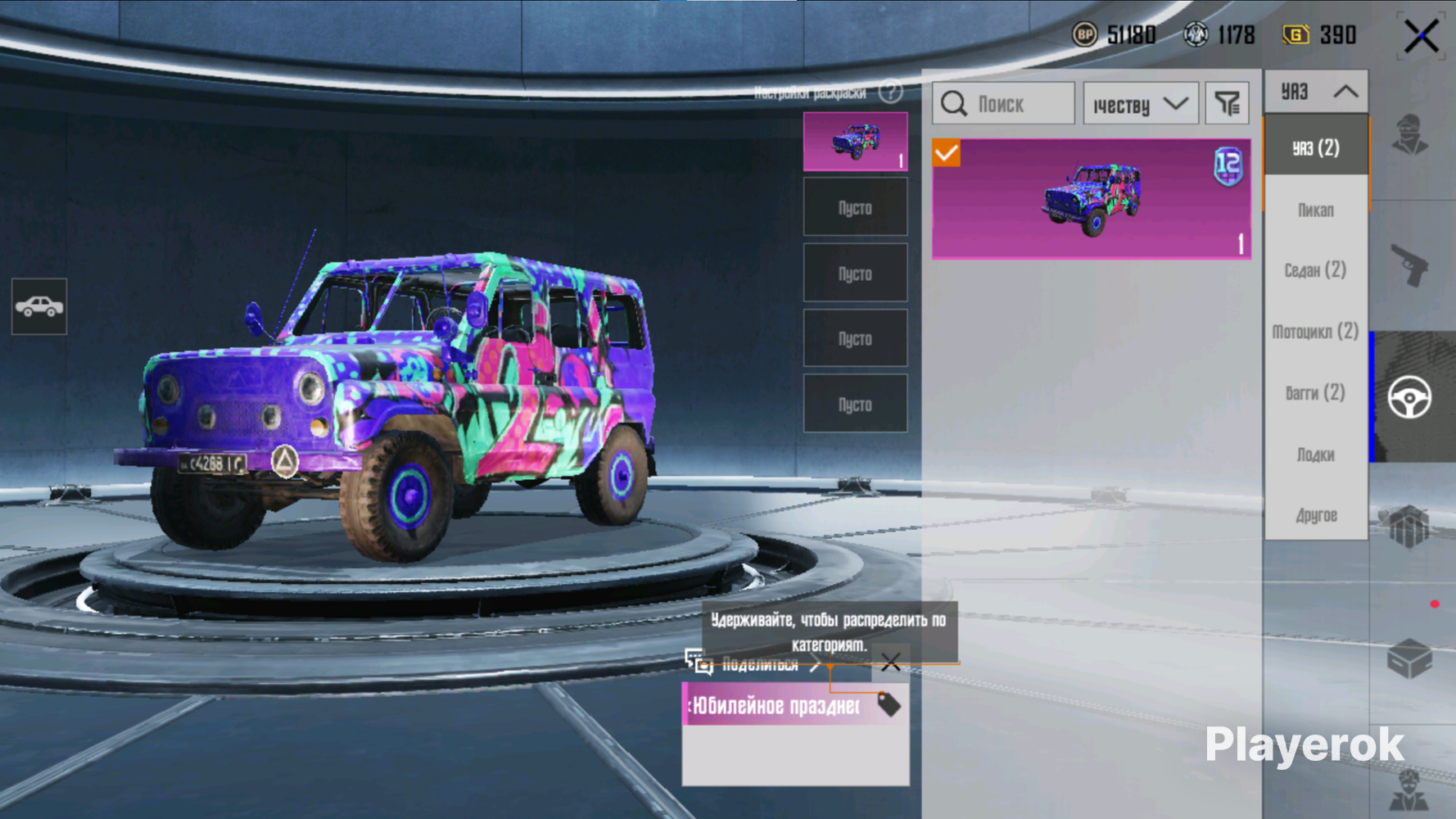
Task: Close the inventory screen with the X
Action: (1421, 36)
